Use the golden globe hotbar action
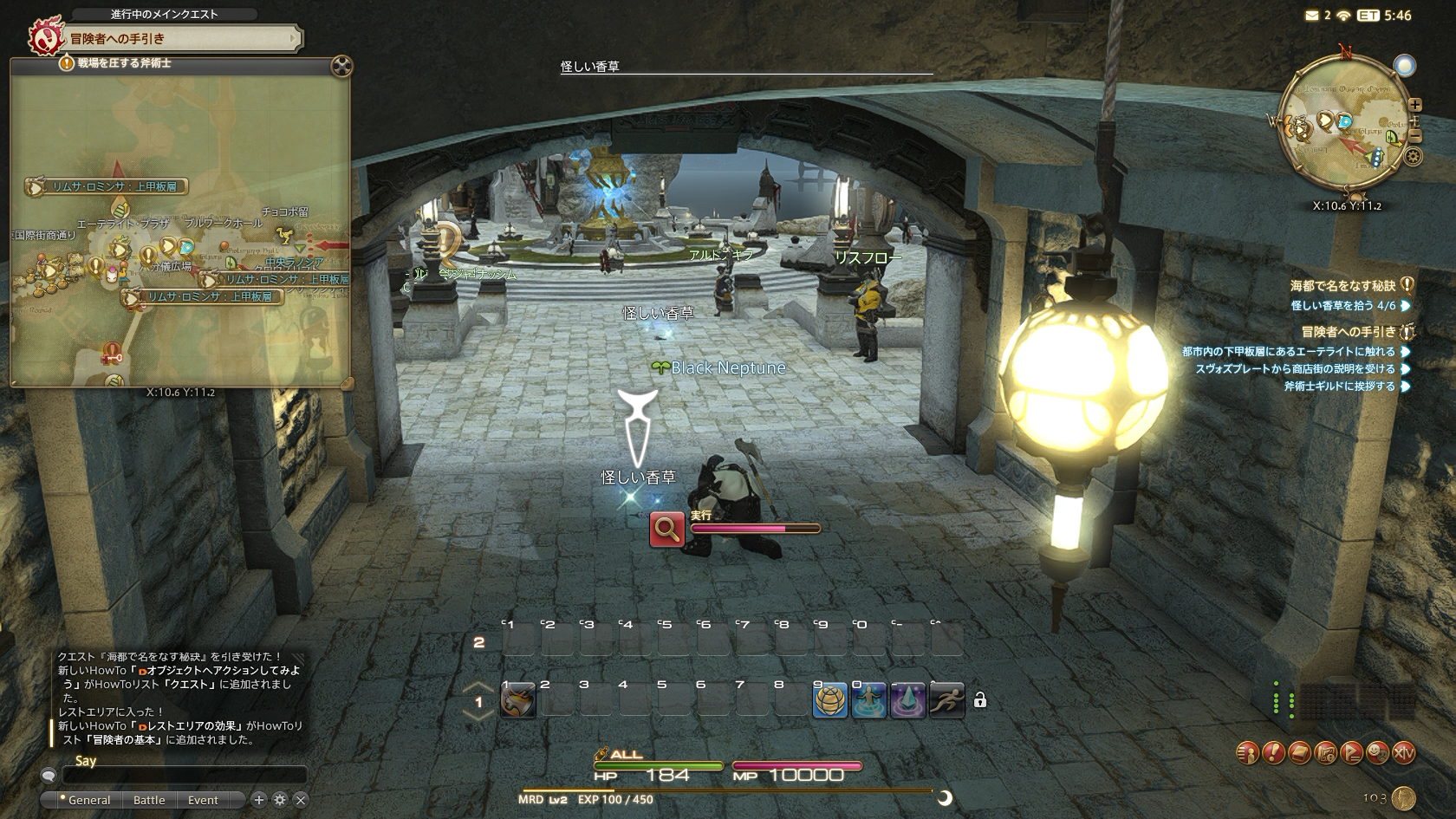The height and width of the screenshot is (819, 1456). point(829,700)
